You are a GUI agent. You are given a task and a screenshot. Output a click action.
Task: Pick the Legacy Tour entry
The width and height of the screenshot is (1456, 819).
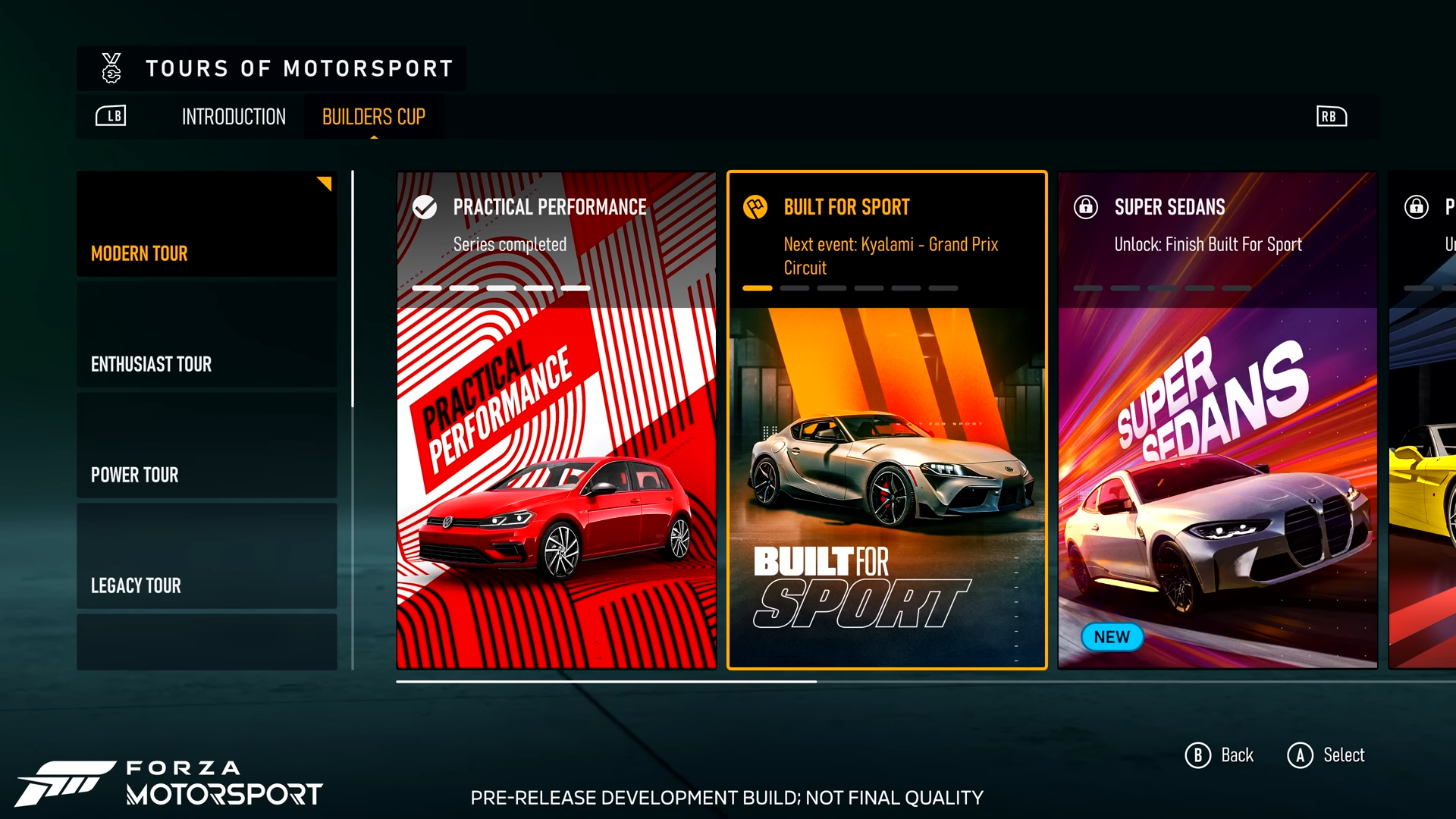[x=207, y=557]
